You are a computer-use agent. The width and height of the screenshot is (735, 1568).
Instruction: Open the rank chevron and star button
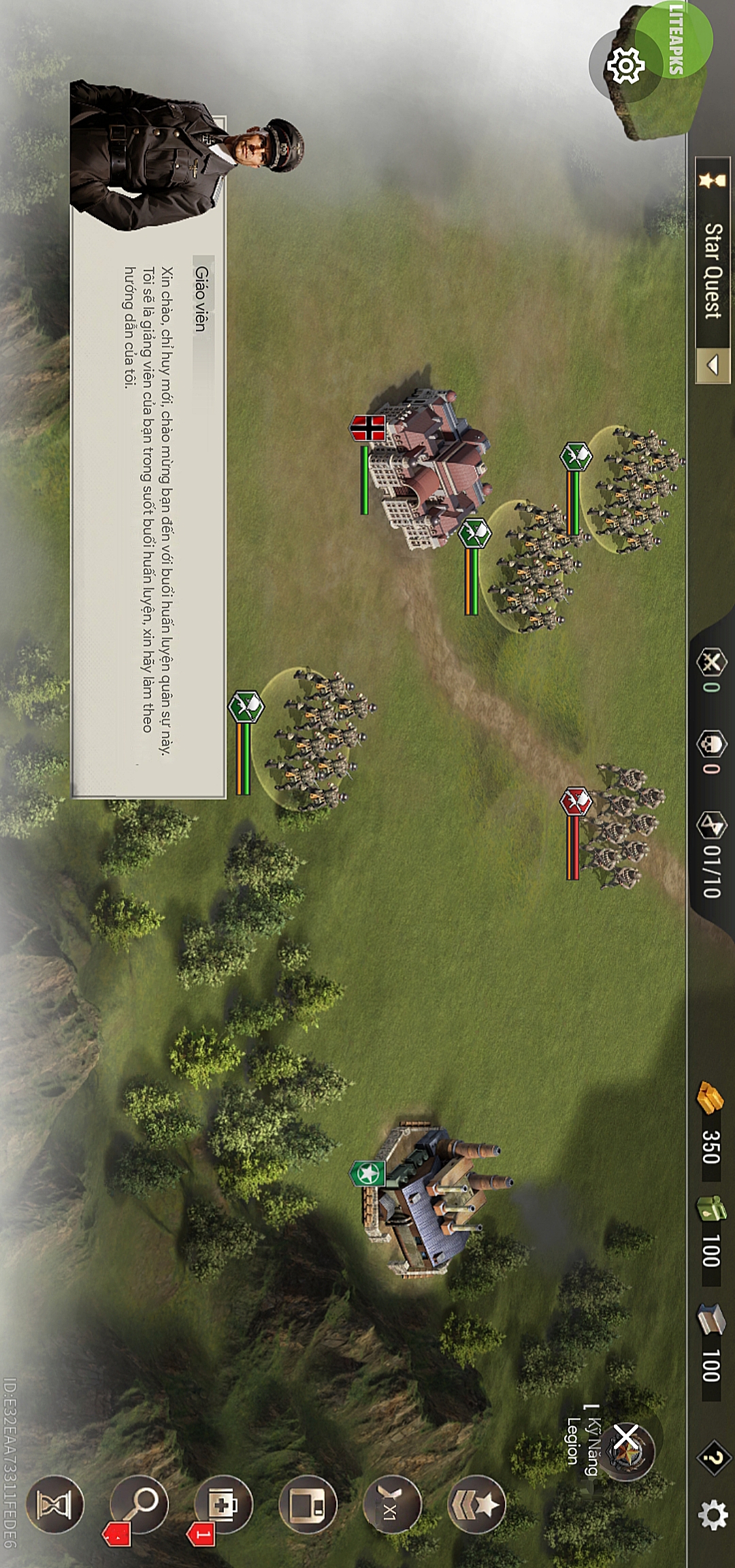[x=477, y=1504]
